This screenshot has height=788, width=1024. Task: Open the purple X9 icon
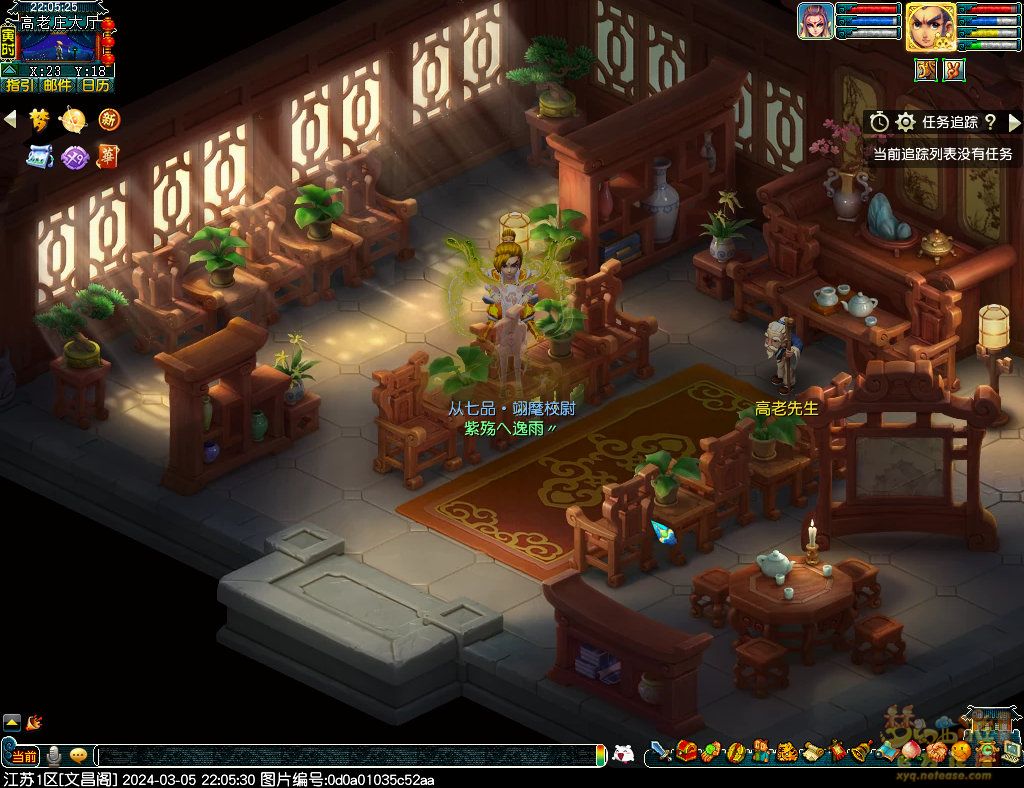pos(74,157)
